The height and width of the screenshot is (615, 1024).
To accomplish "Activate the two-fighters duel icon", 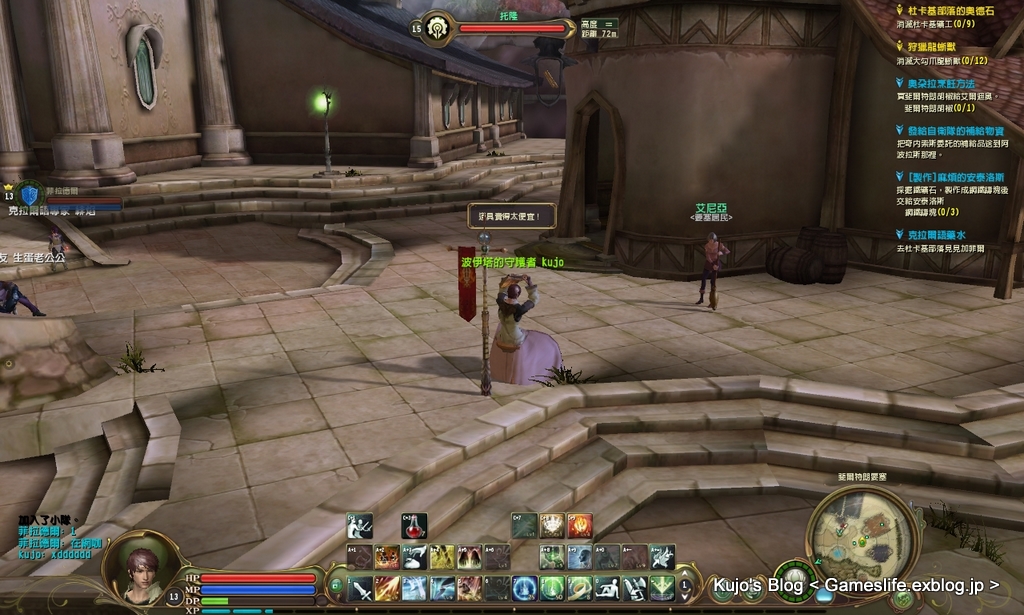I will pos(360,526).
